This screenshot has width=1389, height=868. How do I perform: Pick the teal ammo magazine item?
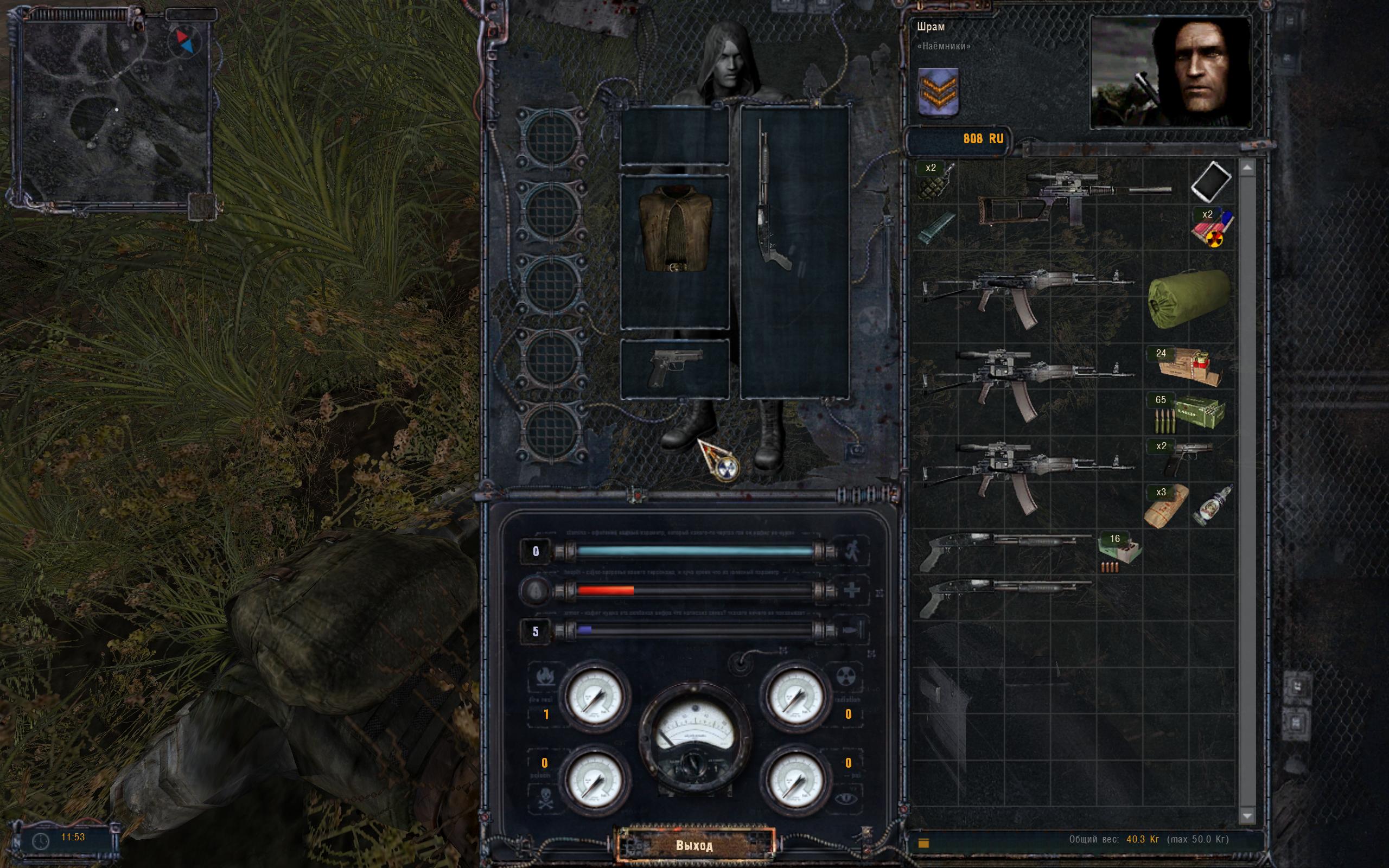pyautogui.click(x=935, y=228)
